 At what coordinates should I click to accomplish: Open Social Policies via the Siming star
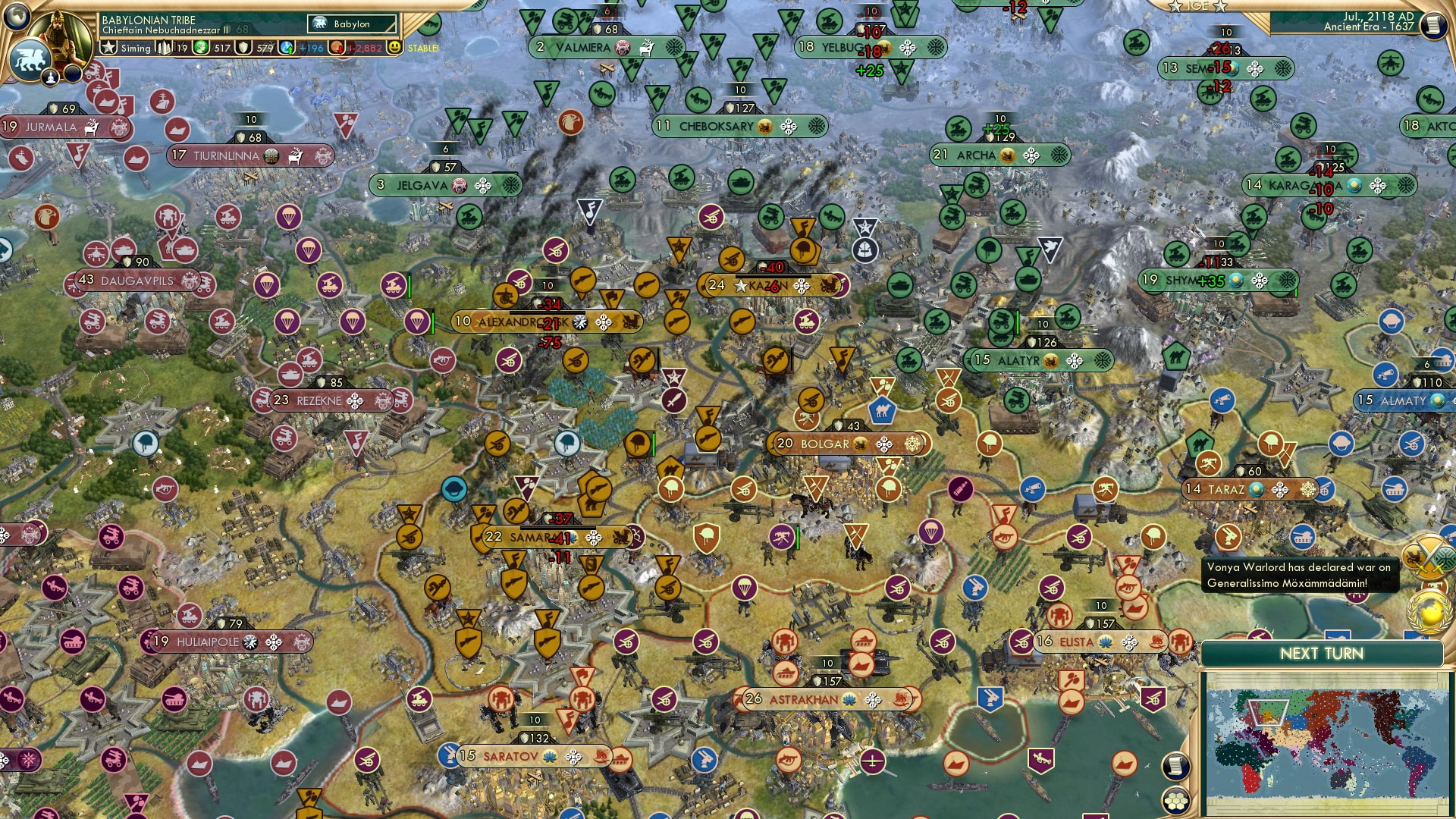[x=108, y=48]
